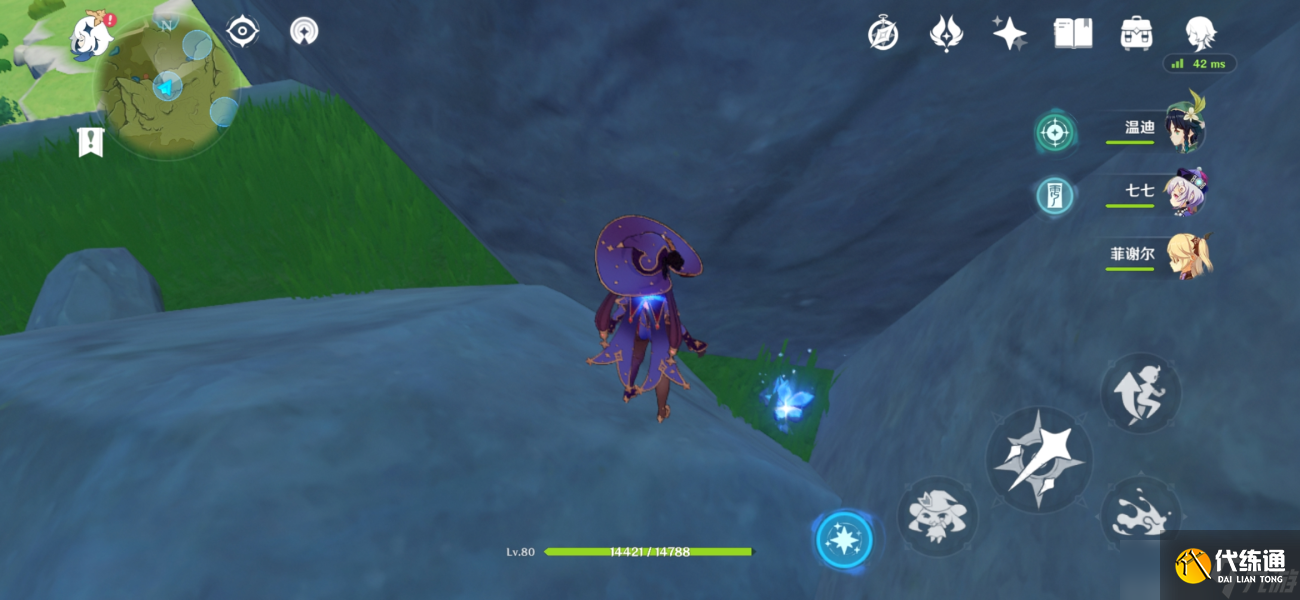1300x600 pixels.
Task: Activate the glowing blue elemental burst
Action: click(x=844, y=540)
